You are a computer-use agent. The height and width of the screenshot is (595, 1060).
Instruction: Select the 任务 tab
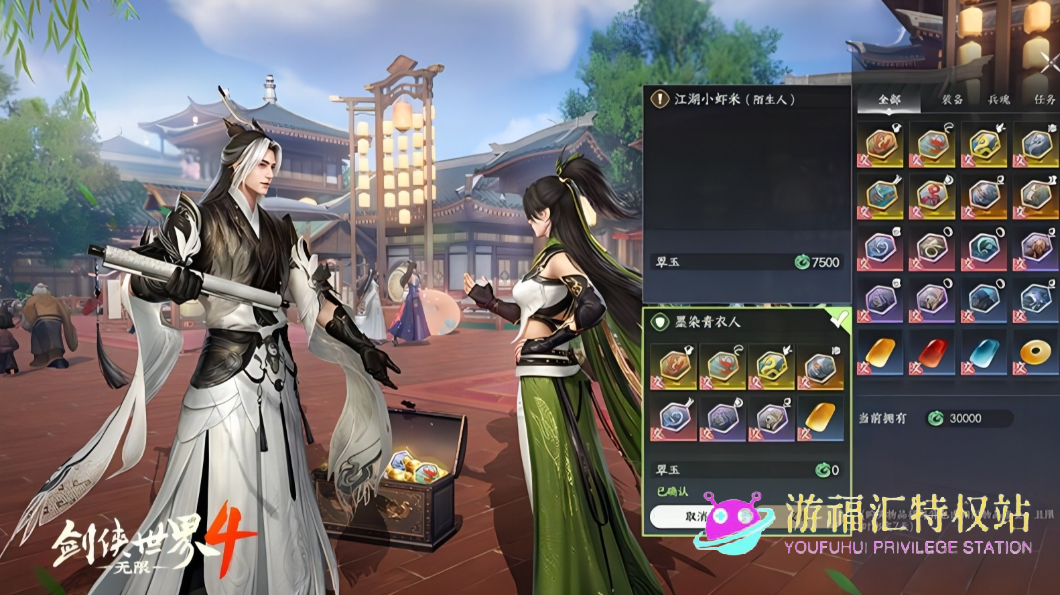click(x=1044, y=100)
